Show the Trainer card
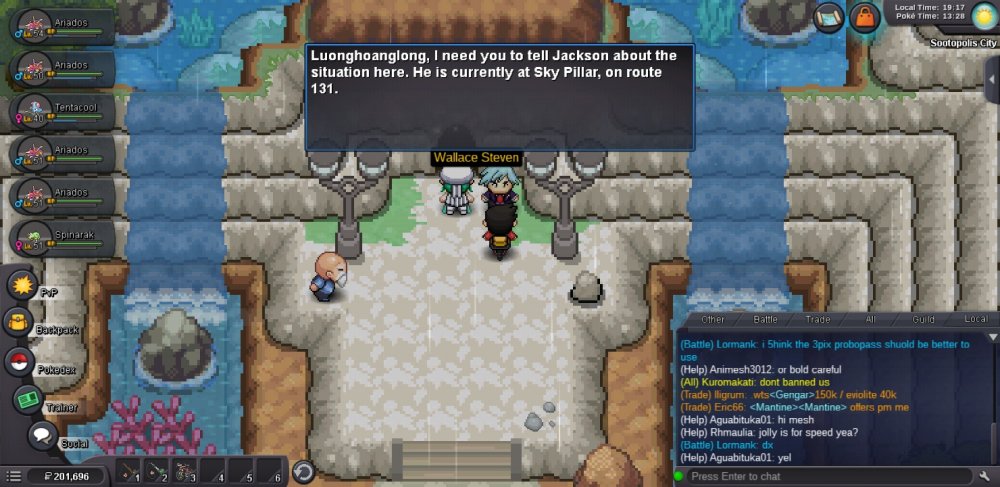The width and height of the screenshot is (1000, 487). click(x=27, y=400)
